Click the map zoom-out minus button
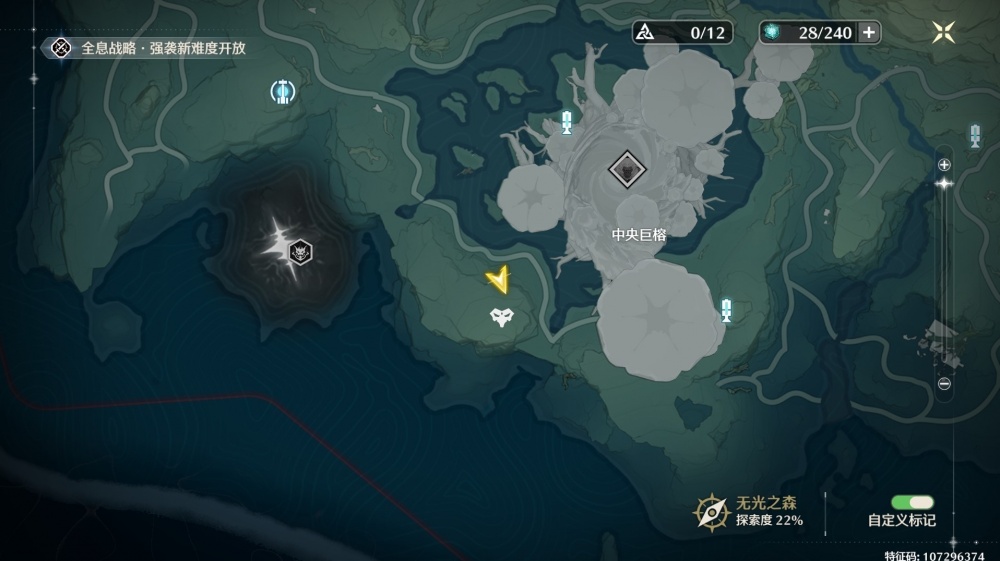The width and height of the screenshot is (1000, 561). point(944,383)
